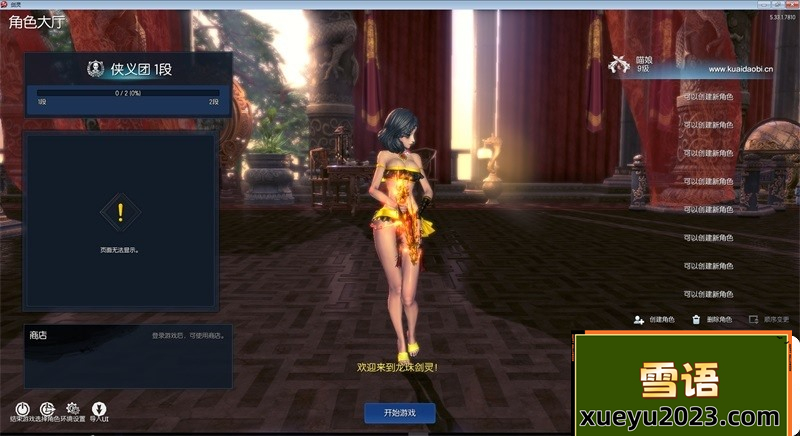Choose 删除角色 to delete the character

(x=711, y=319)
